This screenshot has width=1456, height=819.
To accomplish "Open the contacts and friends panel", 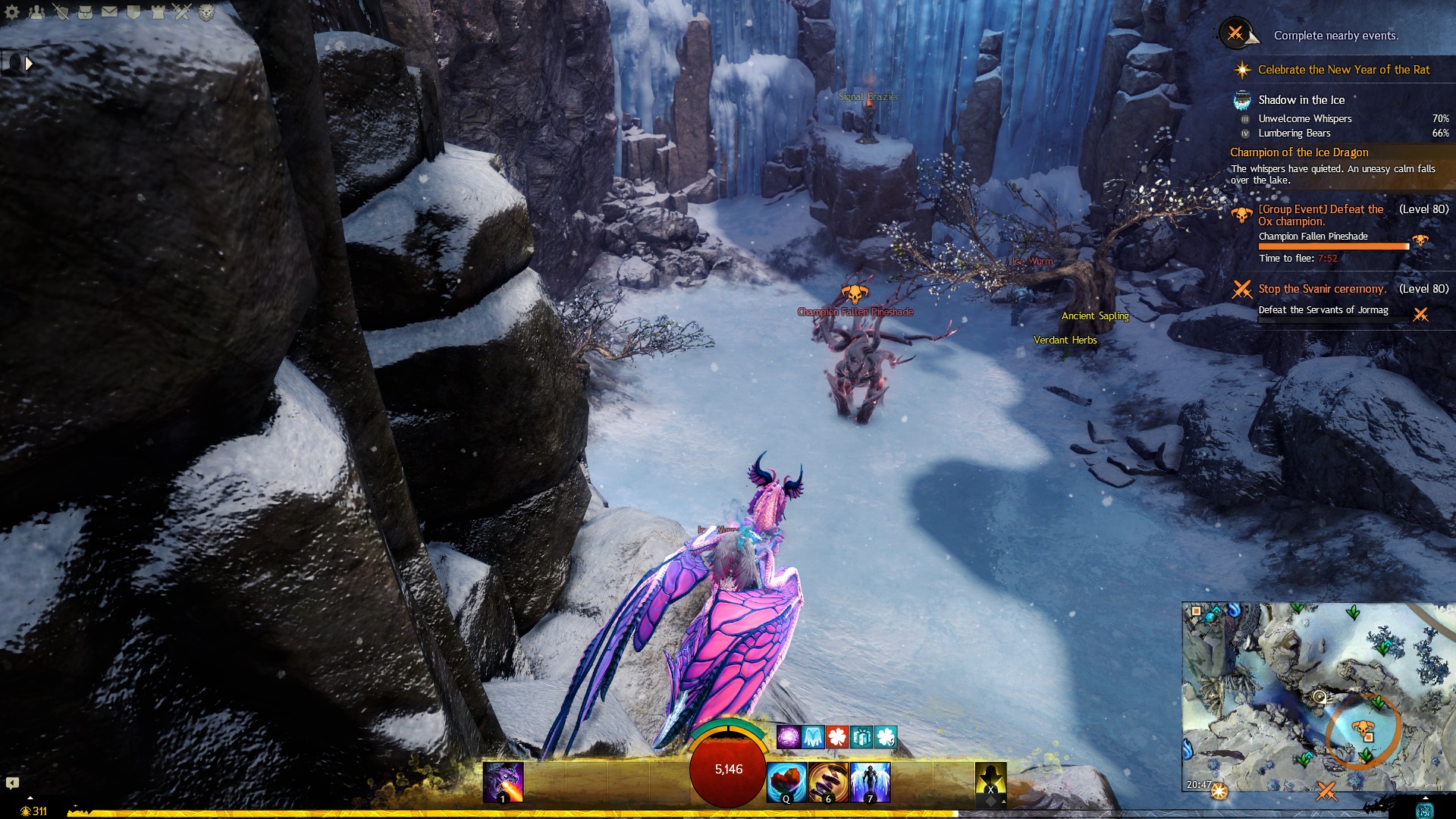I will (36, 12).
